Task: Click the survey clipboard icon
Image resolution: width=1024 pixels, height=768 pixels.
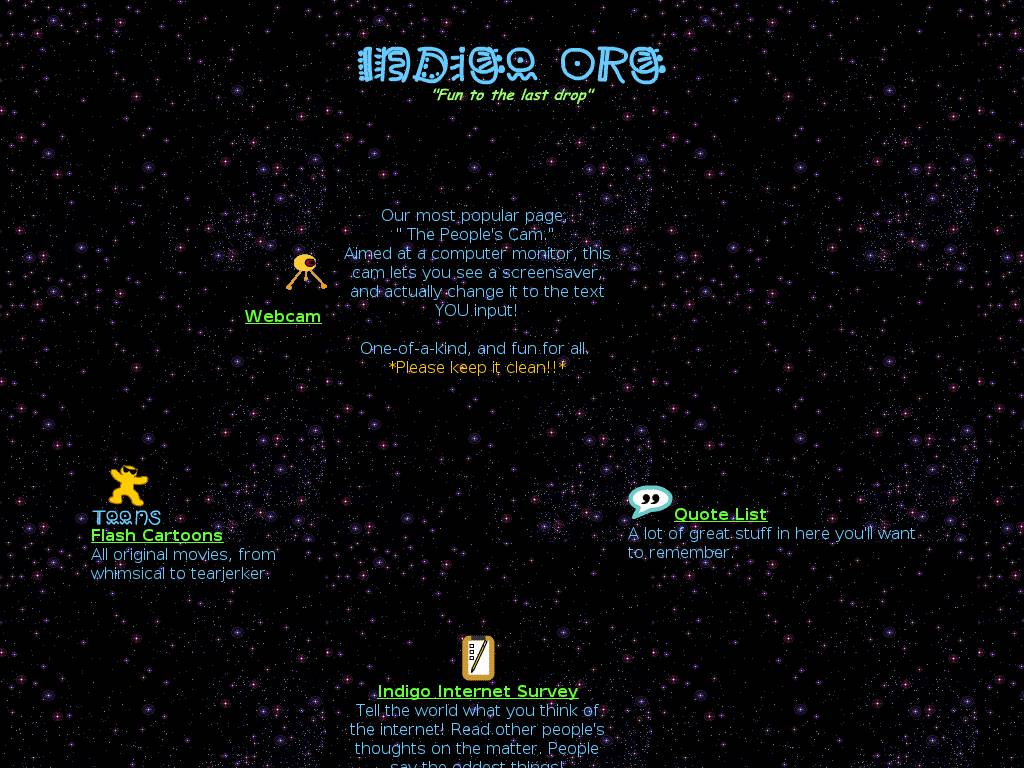Action: [478, 658]
